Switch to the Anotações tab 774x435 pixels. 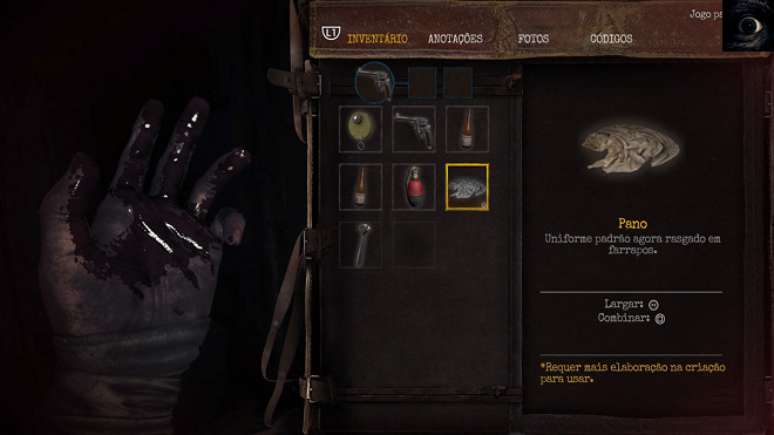tap(455, 39)
